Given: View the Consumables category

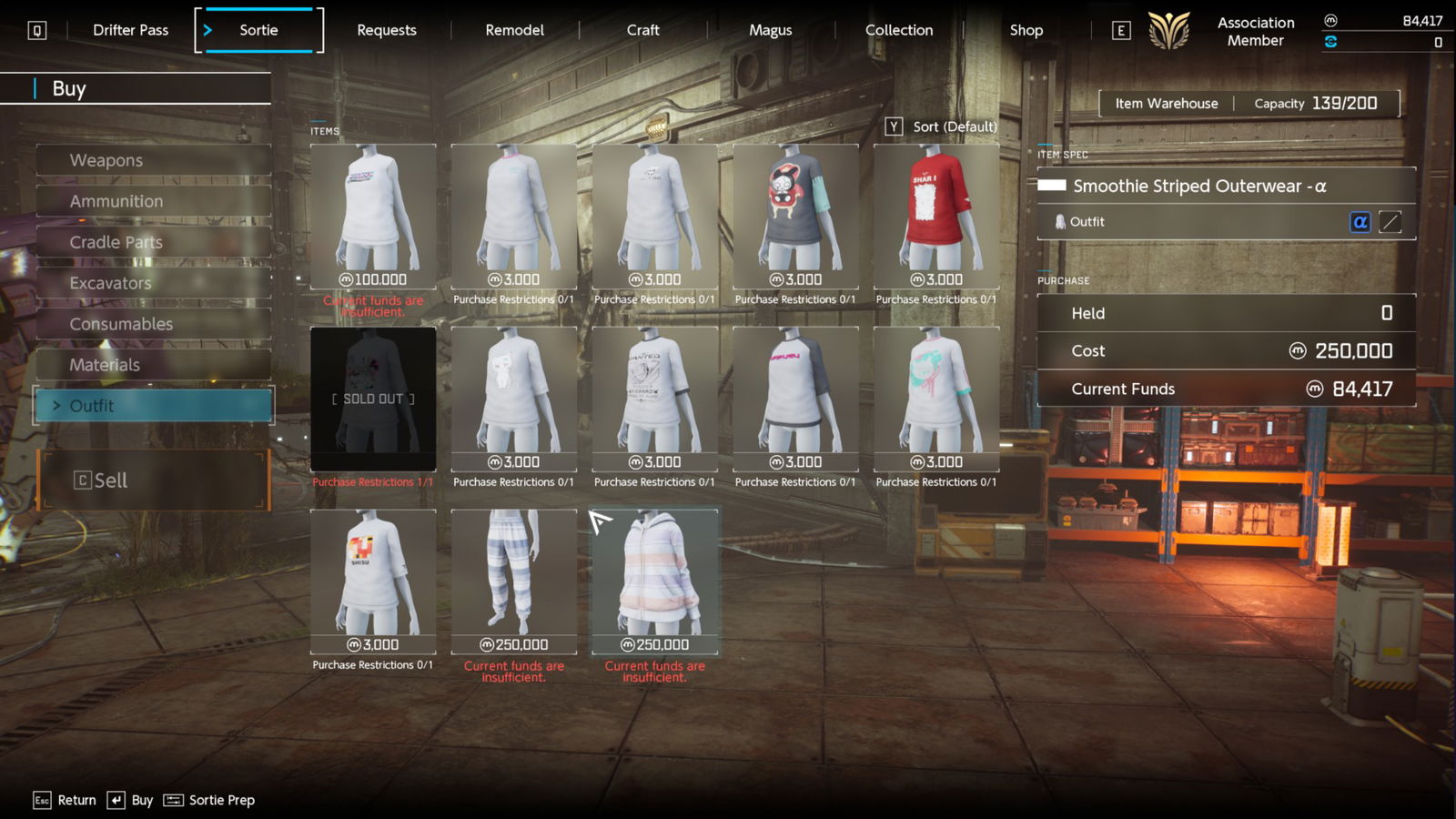Looking at the screenshot, I should pyautogui.click(x=153, y=324).
